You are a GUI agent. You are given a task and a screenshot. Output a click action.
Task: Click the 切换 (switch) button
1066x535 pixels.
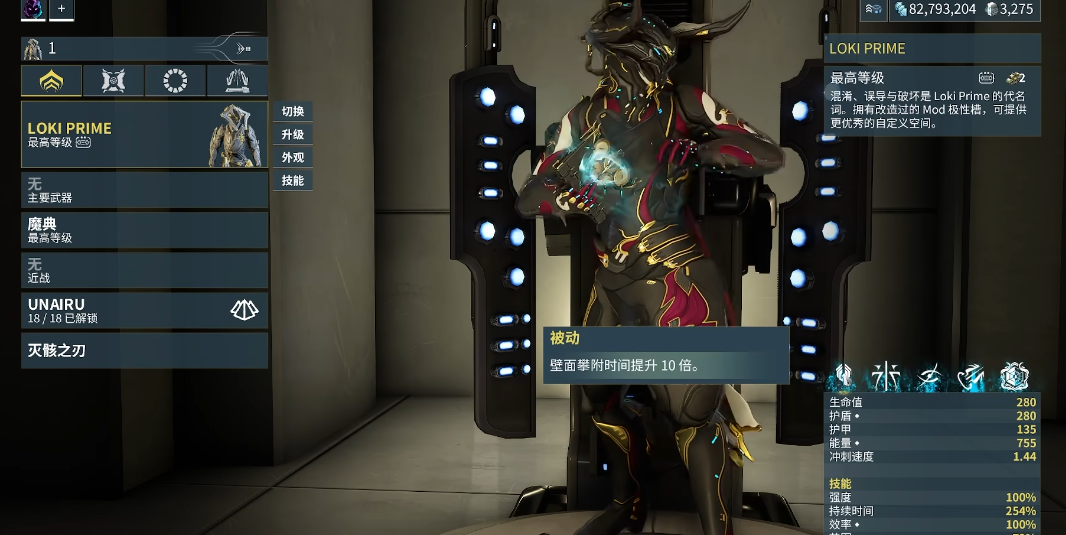[x=293, y=112]
